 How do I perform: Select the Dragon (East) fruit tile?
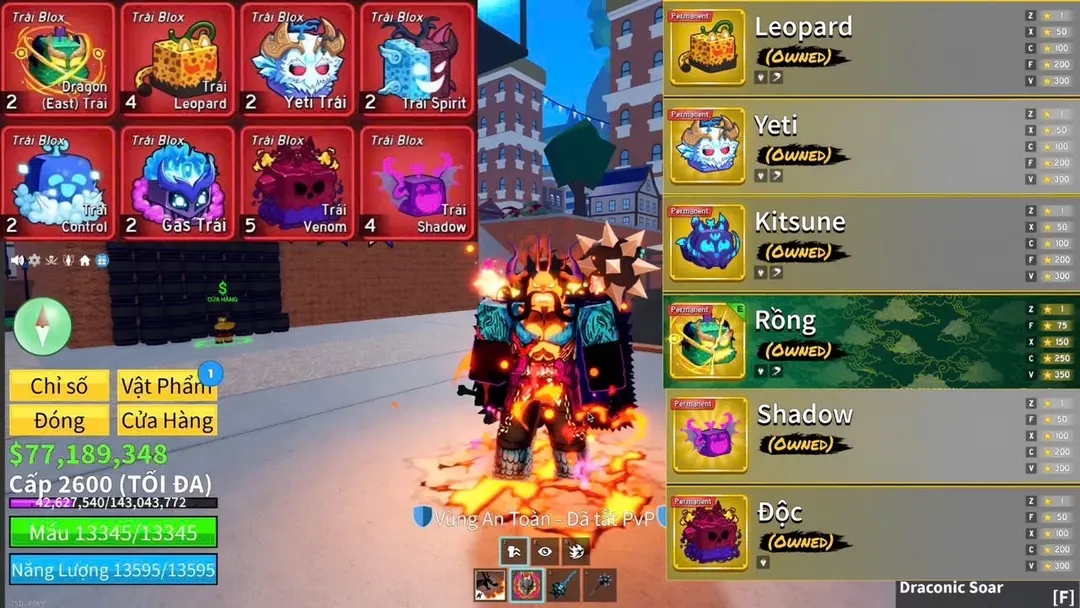pyautogui.click(x=58, y=60)
